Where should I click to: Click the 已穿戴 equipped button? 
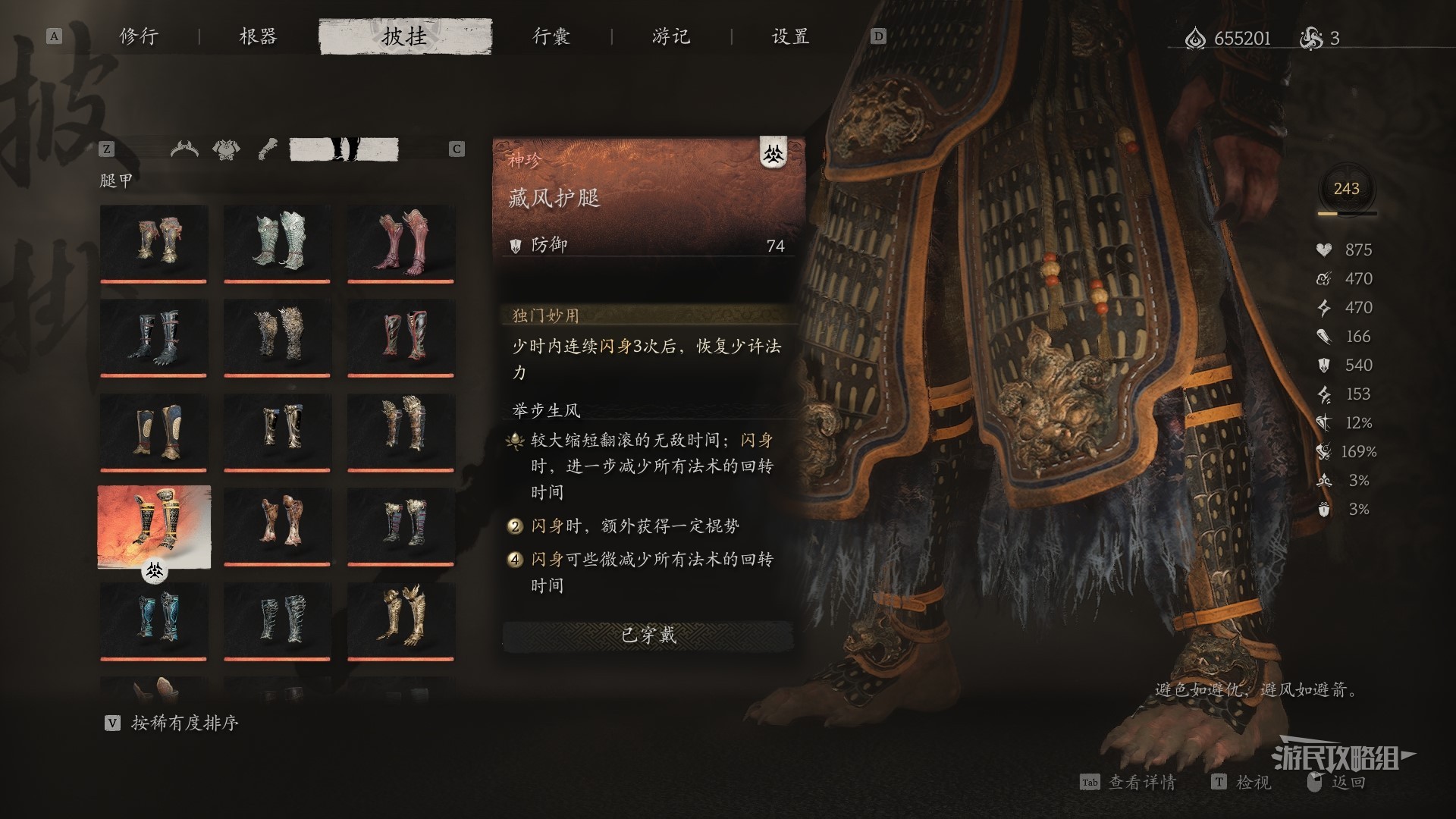[x=648, y=635]
